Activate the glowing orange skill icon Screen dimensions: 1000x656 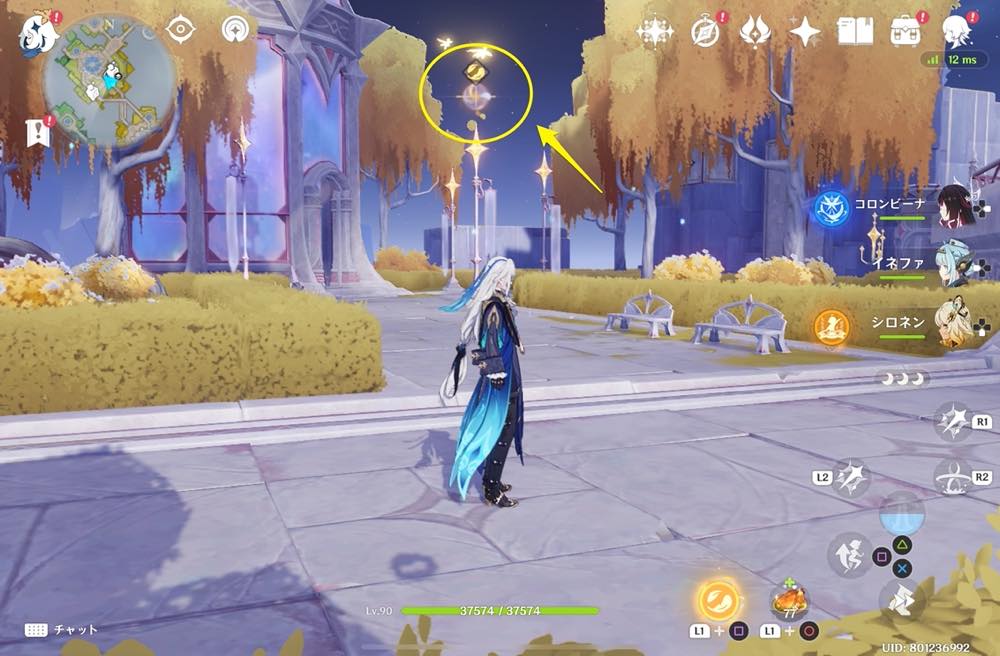[x=718, y=602]
